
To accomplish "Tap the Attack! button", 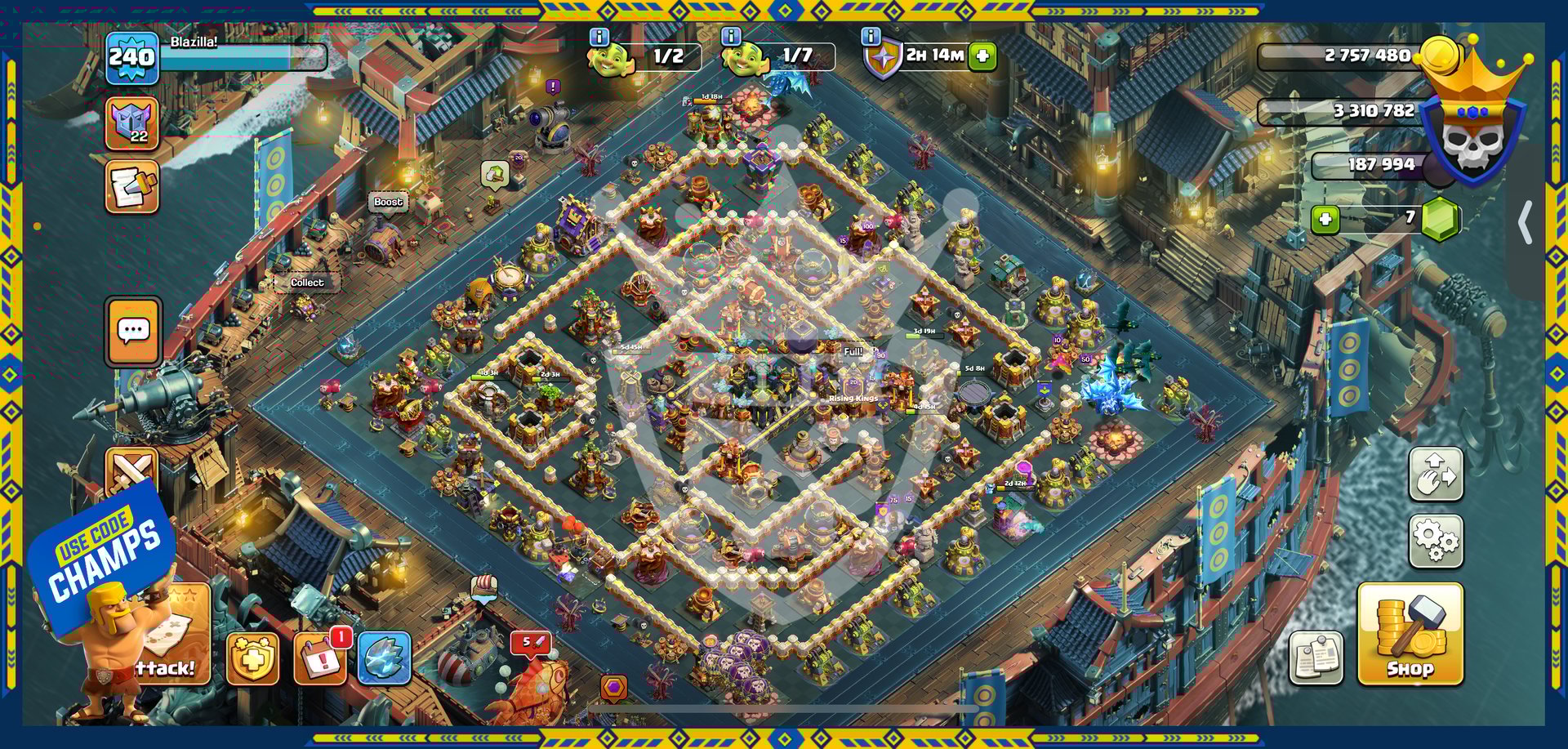I will [176, 645].
